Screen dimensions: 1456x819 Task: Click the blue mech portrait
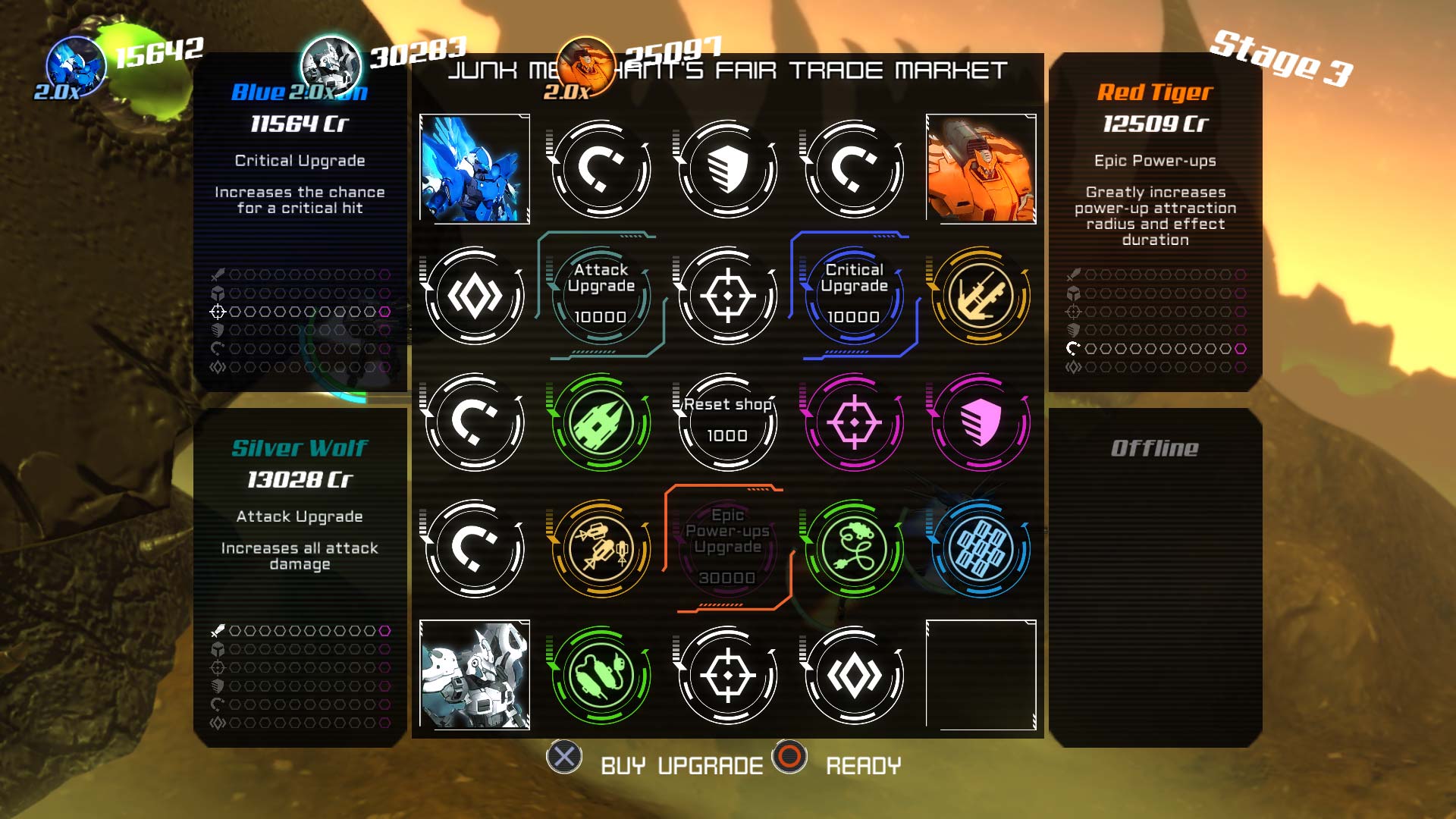pyautogui.click(x=475, y=169)
